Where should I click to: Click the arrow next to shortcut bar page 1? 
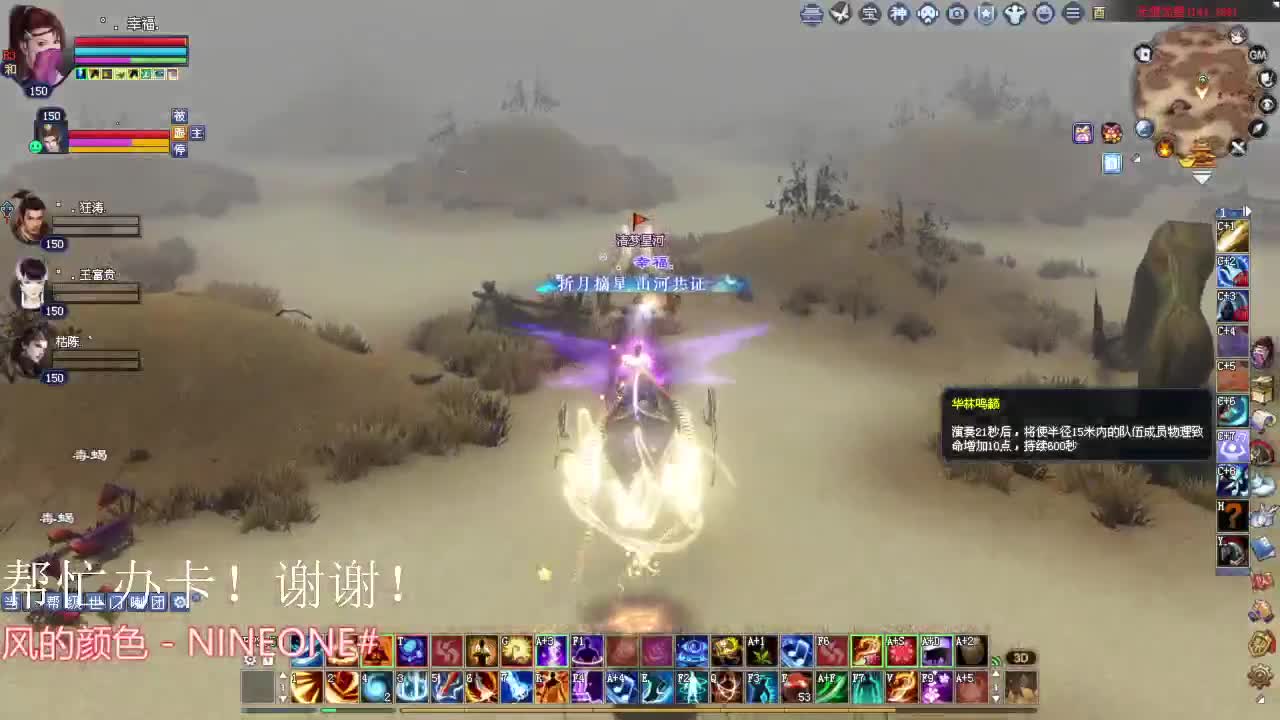tap(1246, 212)
